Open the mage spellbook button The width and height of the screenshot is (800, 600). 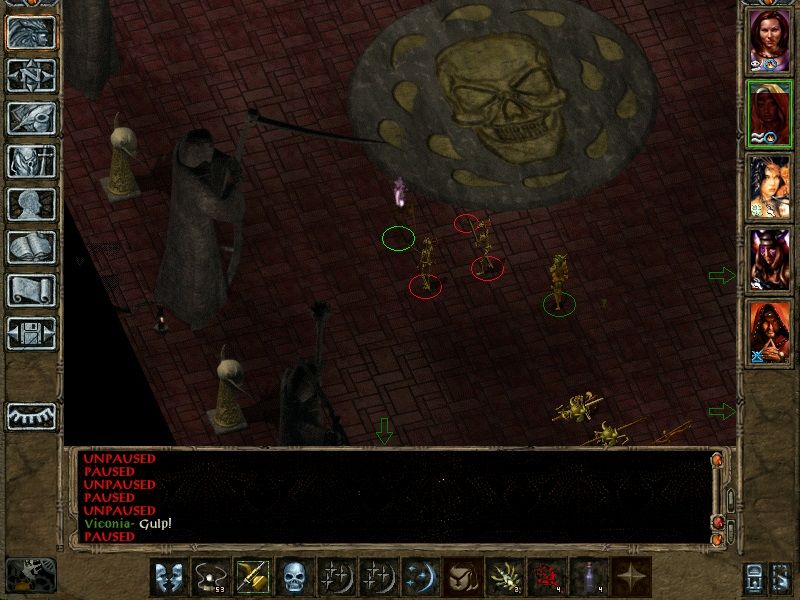31,247
